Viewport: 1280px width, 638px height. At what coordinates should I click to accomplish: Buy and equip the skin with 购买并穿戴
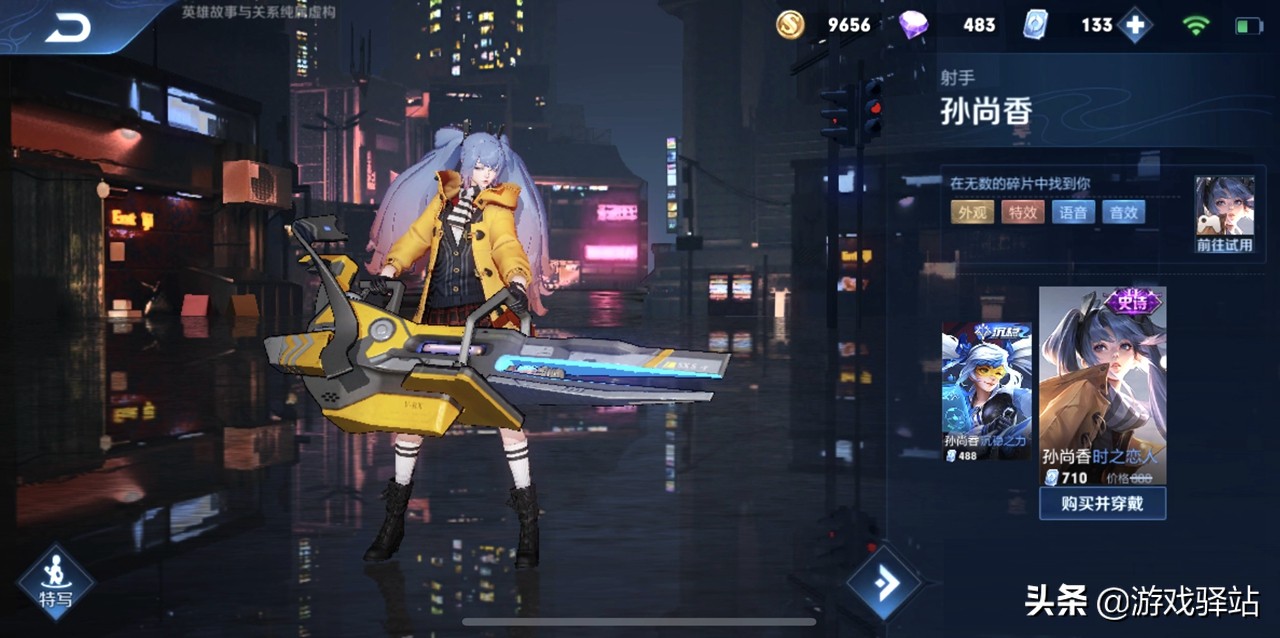tap(1102, 503)
